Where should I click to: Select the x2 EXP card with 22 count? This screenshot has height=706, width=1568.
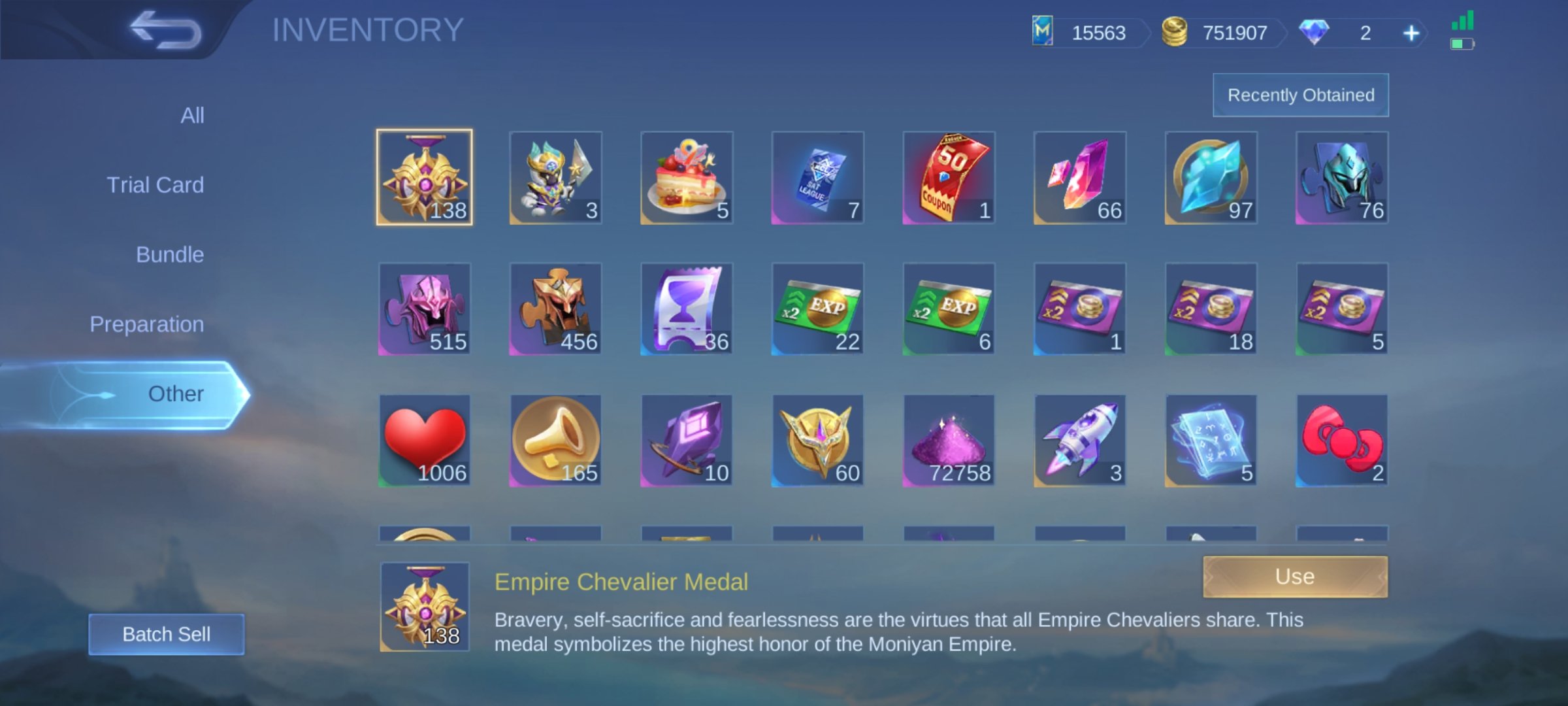[817, 309]
